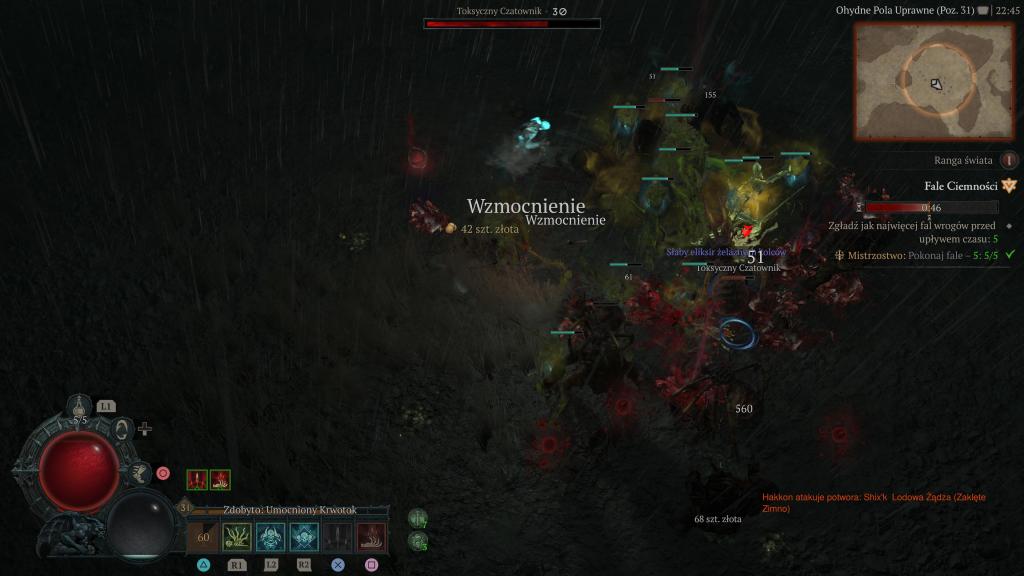Click the lower green round icon right of the skill bar

coord(417,541)
